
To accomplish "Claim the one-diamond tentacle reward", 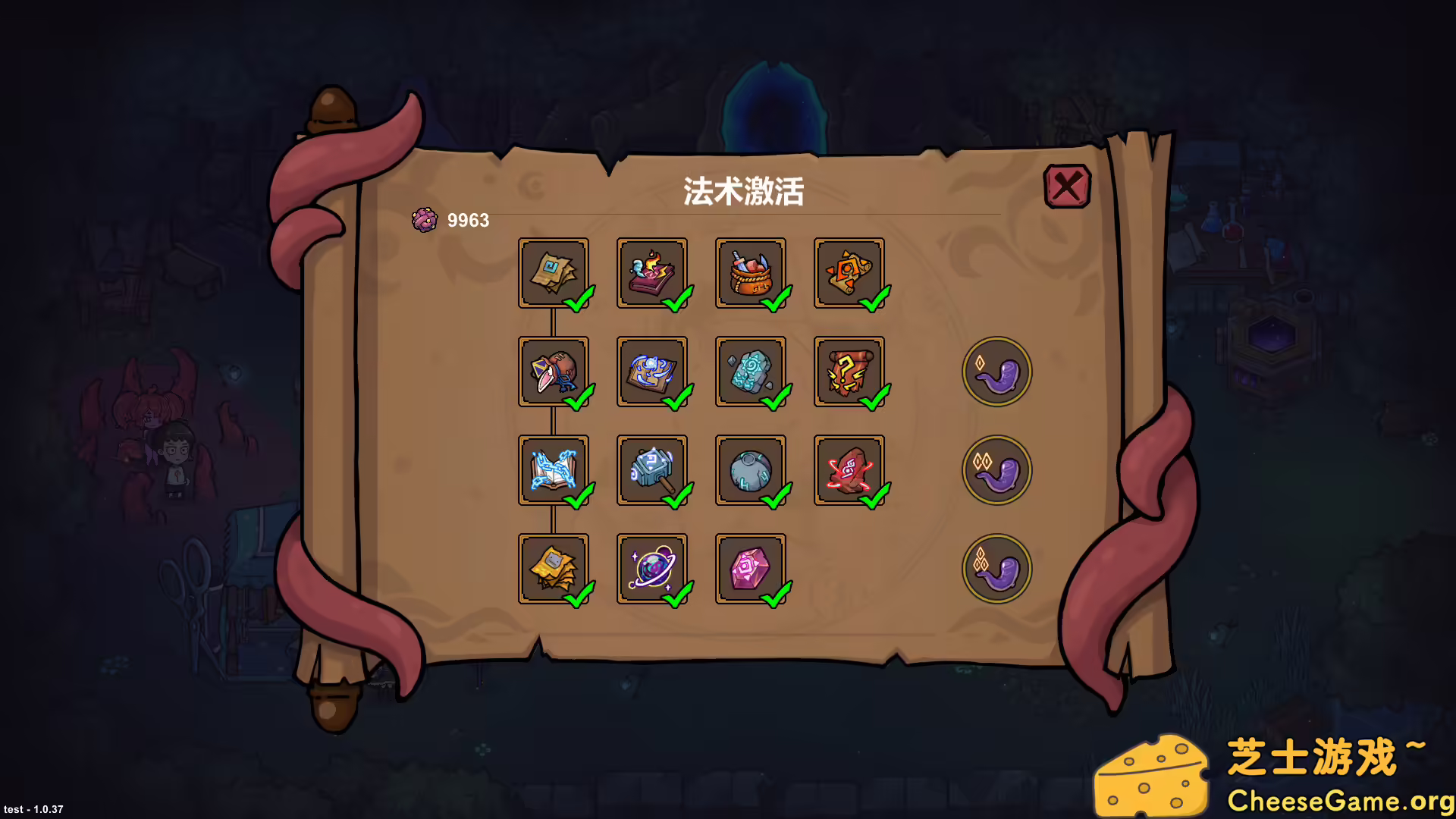I will click(x=997, y=372).
